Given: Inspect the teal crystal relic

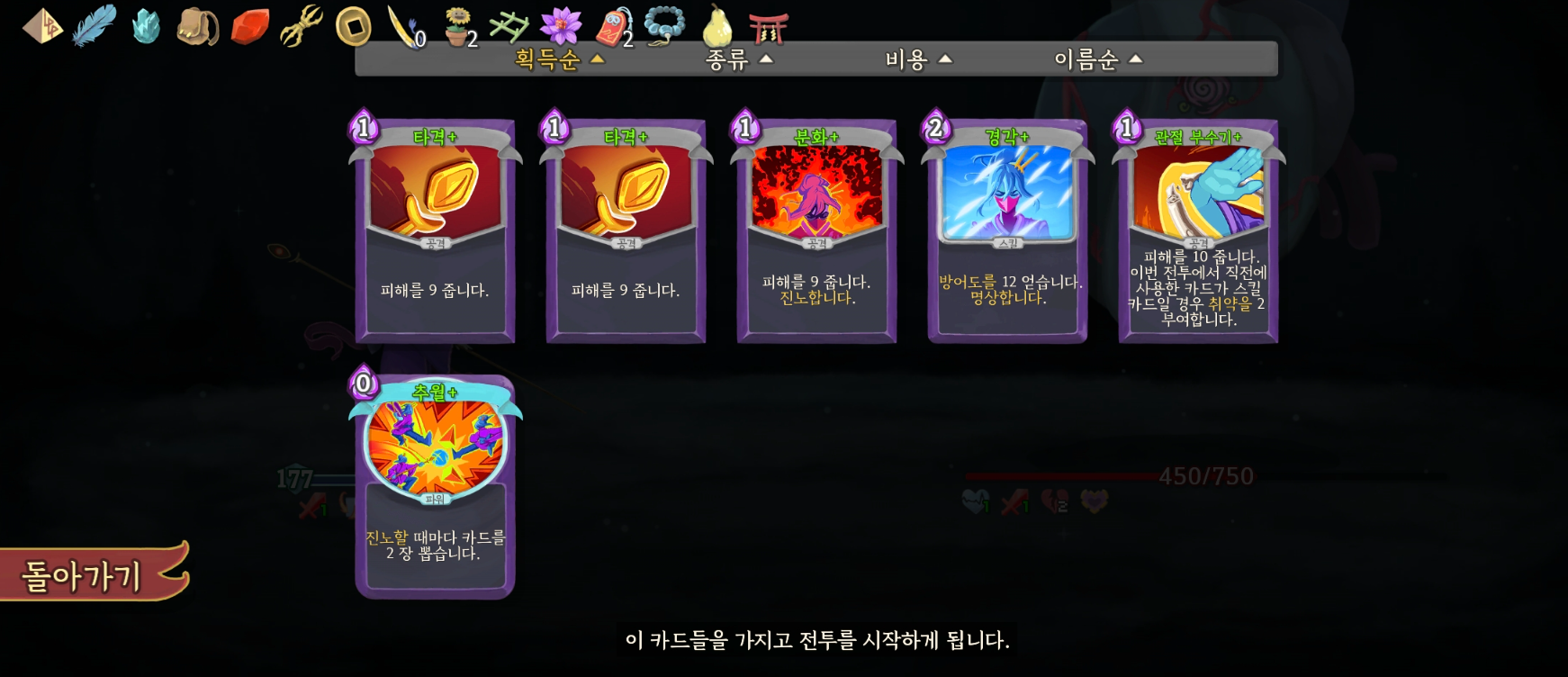Looking at the screenshot, I should (x=145, y=27).
